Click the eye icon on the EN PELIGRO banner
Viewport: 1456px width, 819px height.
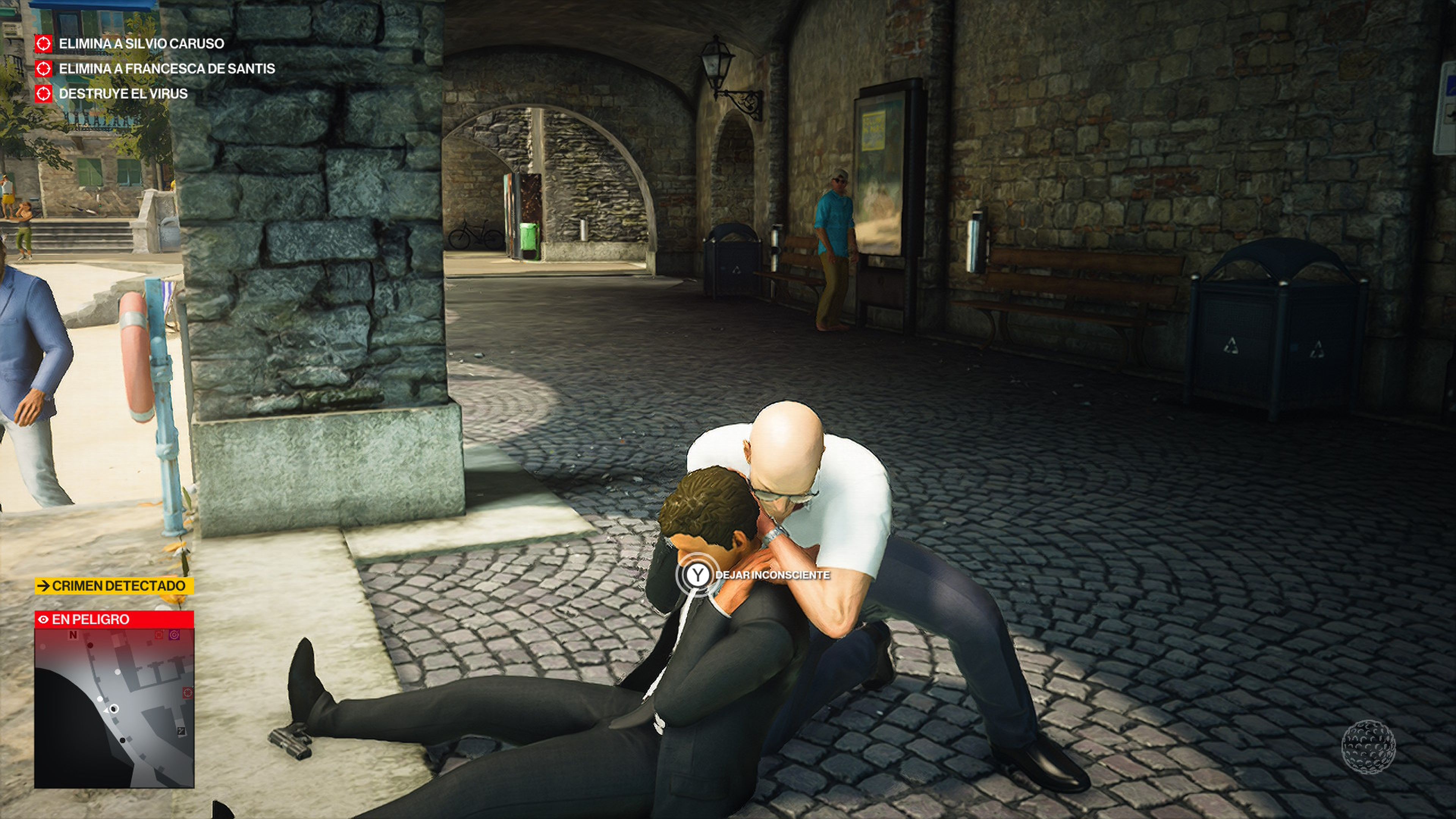point(44,620)
